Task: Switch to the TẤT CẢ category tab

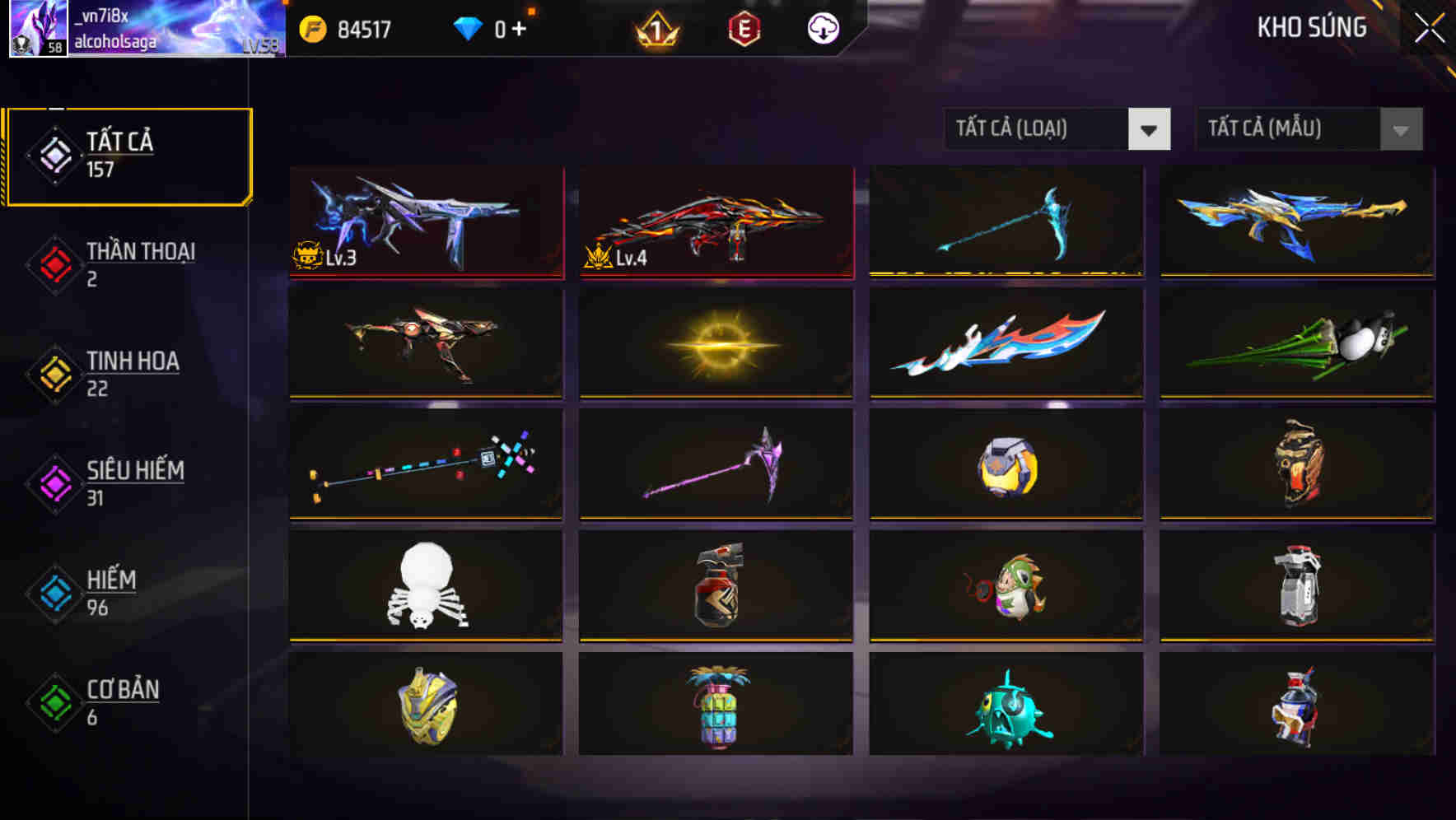Action: pos(128,153)
